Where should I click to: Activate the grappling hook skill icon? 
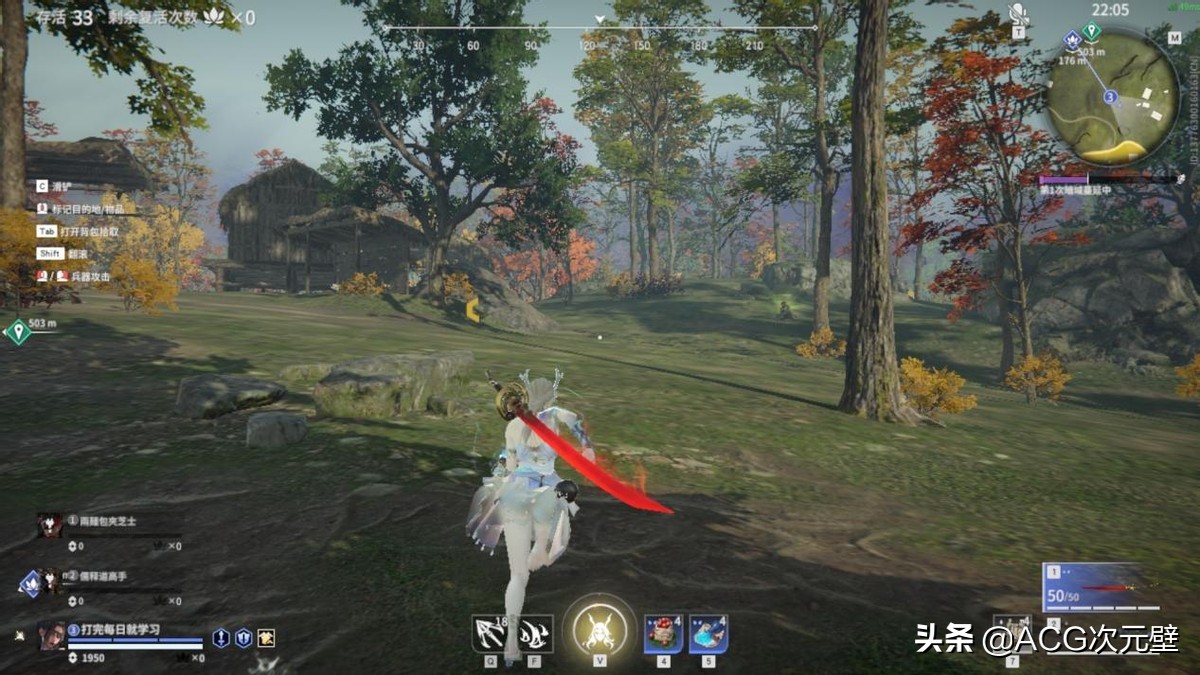490,633
